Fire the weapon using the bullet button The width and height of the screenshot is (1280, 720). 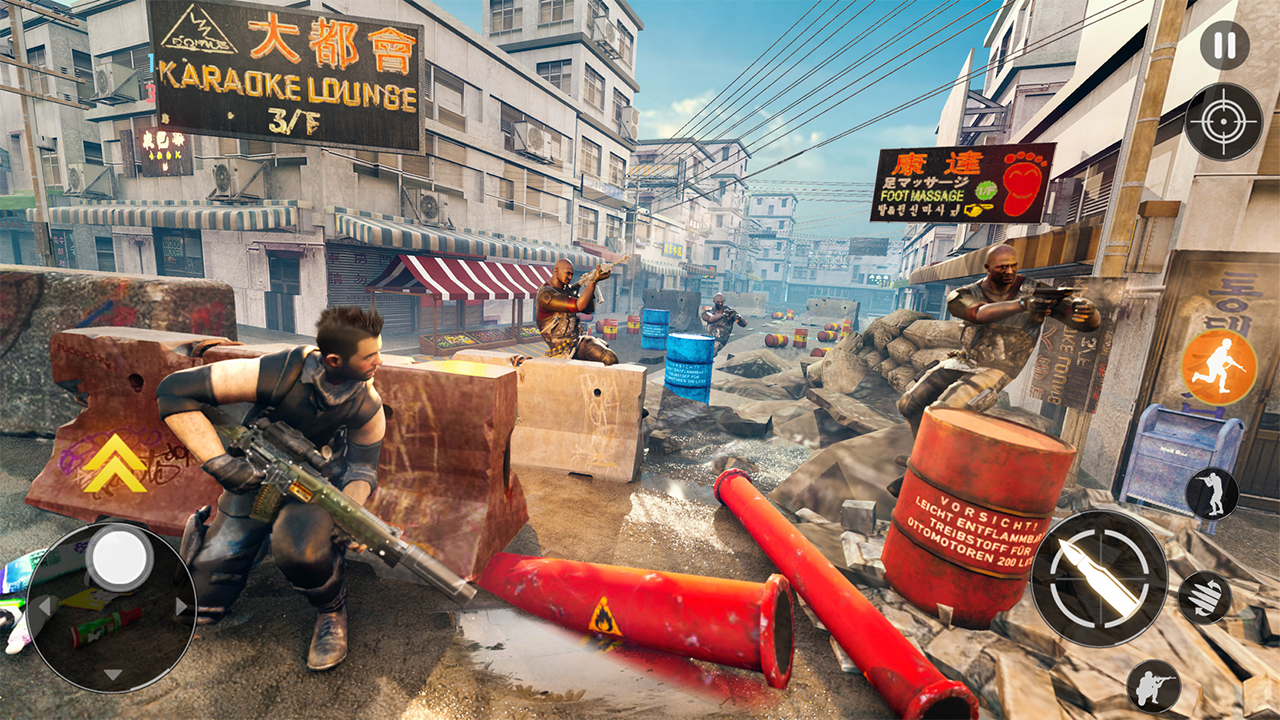point(1099,578)
